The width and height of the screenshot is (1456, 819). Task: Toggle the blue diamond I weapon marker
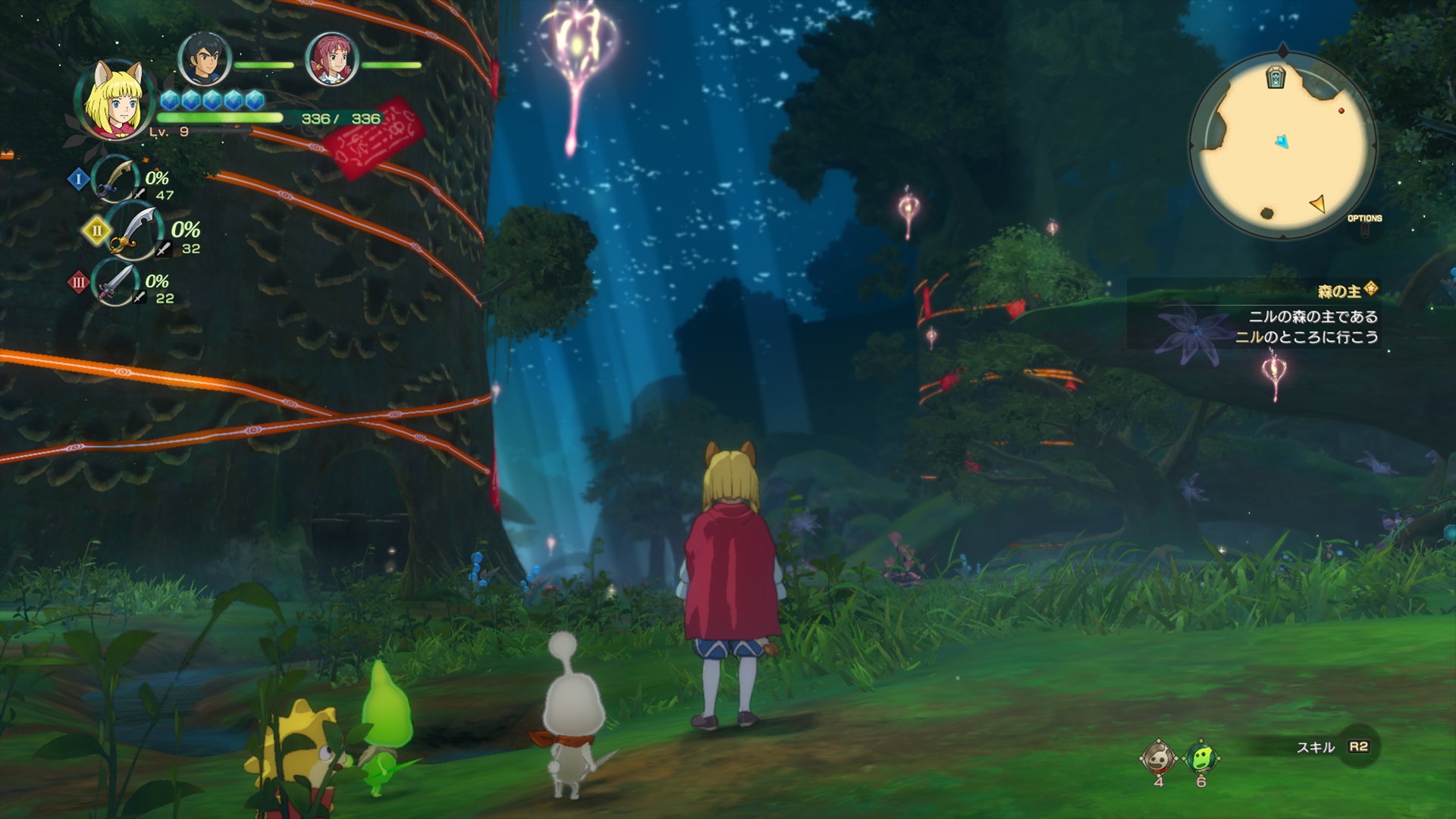point(77,179)
